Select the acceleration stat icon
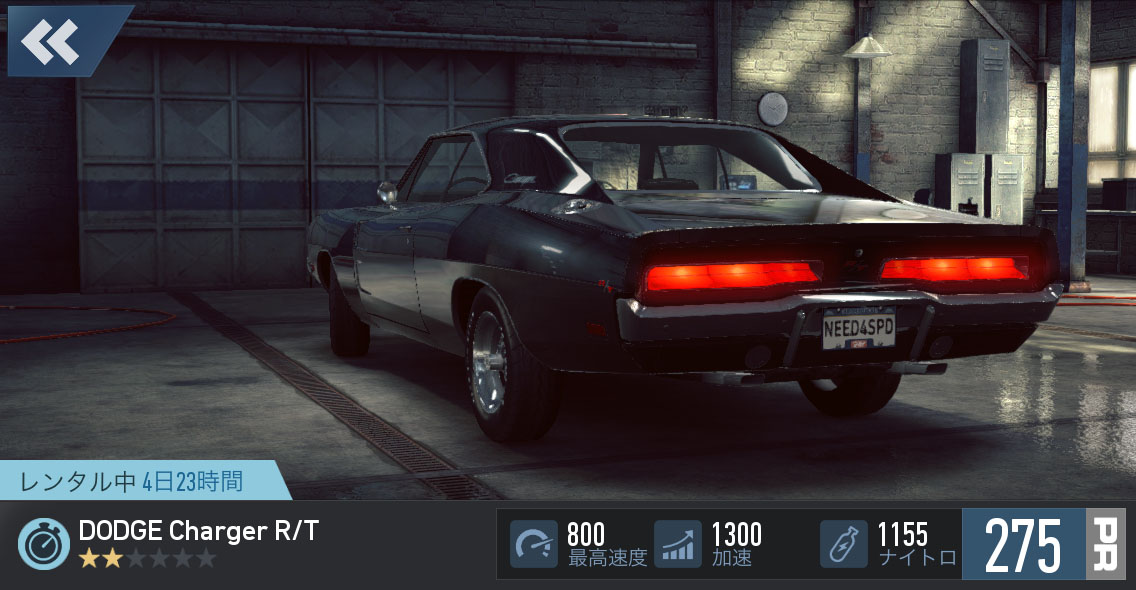The width and height of the screenshot is (1136, 590). [x=678, y=544]
